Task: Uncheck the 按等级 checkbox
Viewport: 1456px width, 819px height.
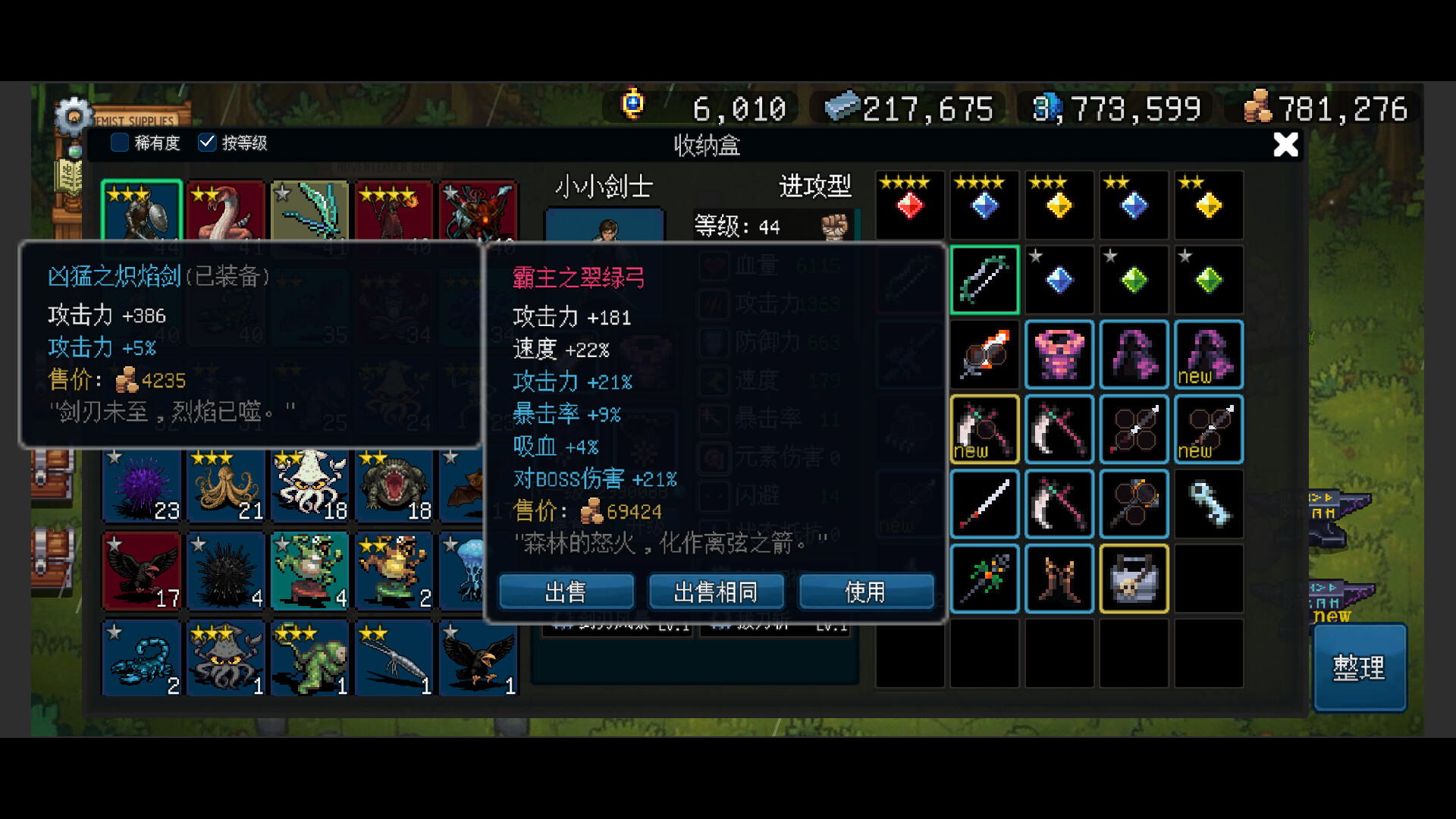Action: [207, 143]
